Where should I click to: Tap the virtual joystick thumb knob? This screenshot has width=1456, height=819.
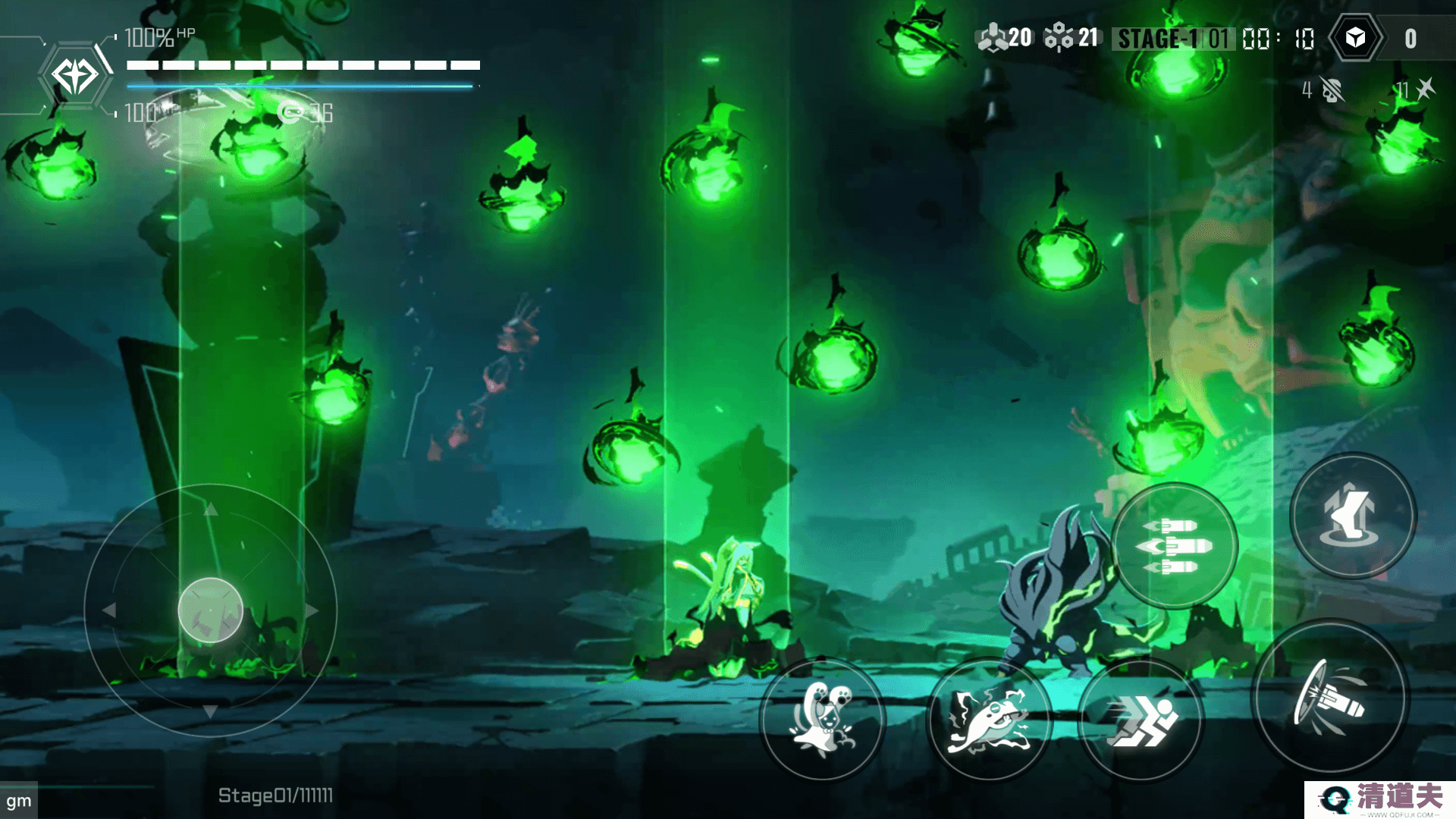(210, 610)
